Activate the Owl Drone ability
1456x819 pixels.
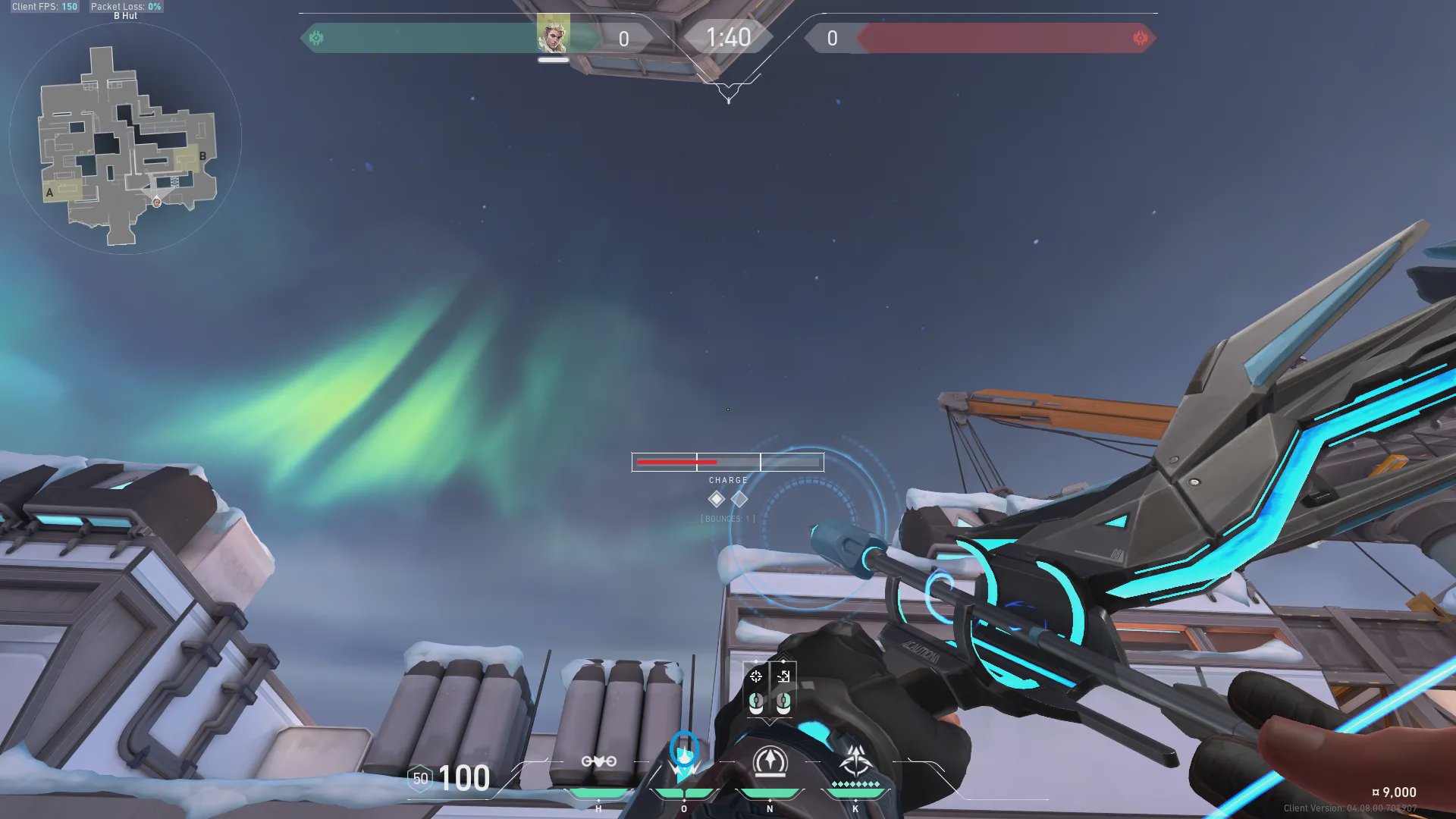(598, 762)
